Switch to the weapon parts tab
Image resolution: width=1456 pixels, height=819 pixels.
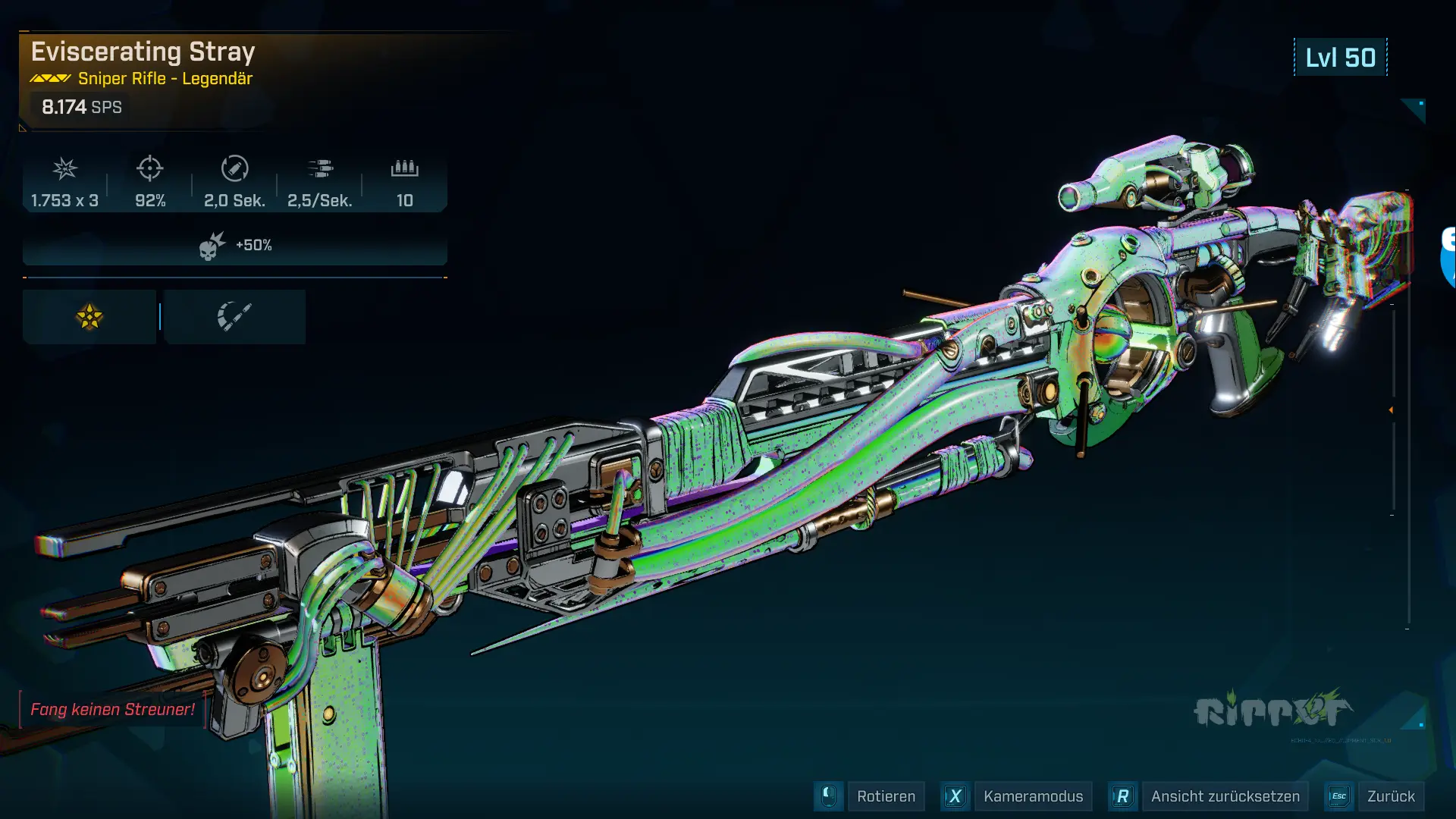coord(234,317)
